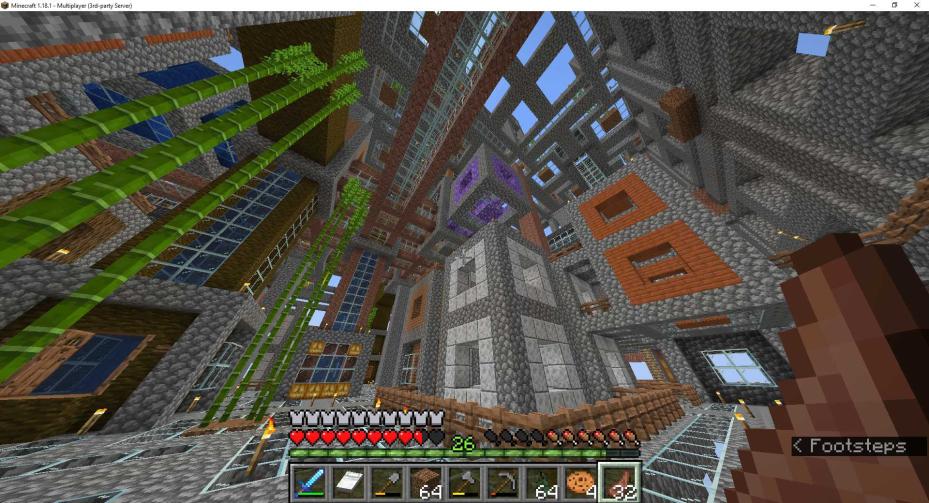
Task: Equip the axe from the hotbar
Action: click(x=464, y=483)
